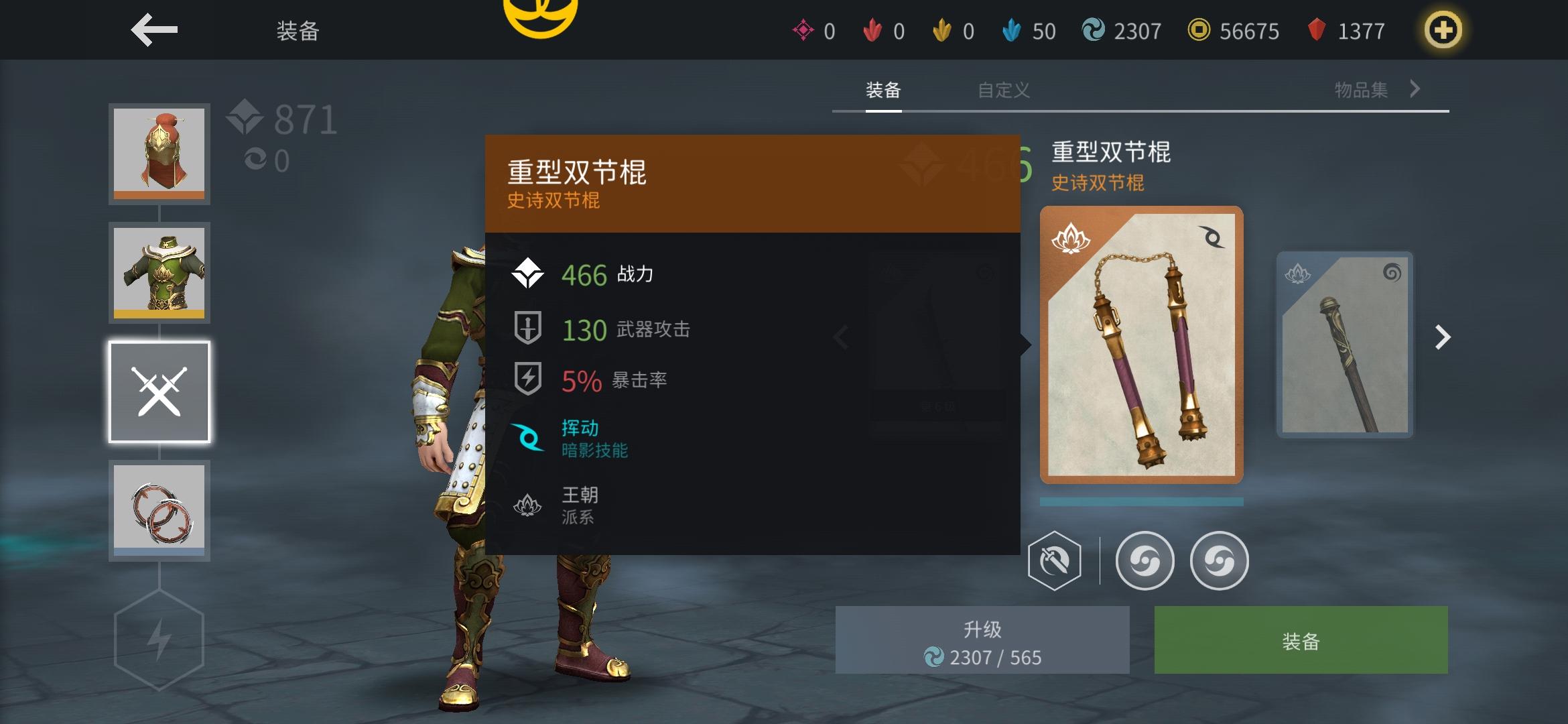This screenshot has width=1568, height=724.
Task: Click the ranged weapon chakram slot
Action: (159, 509)
